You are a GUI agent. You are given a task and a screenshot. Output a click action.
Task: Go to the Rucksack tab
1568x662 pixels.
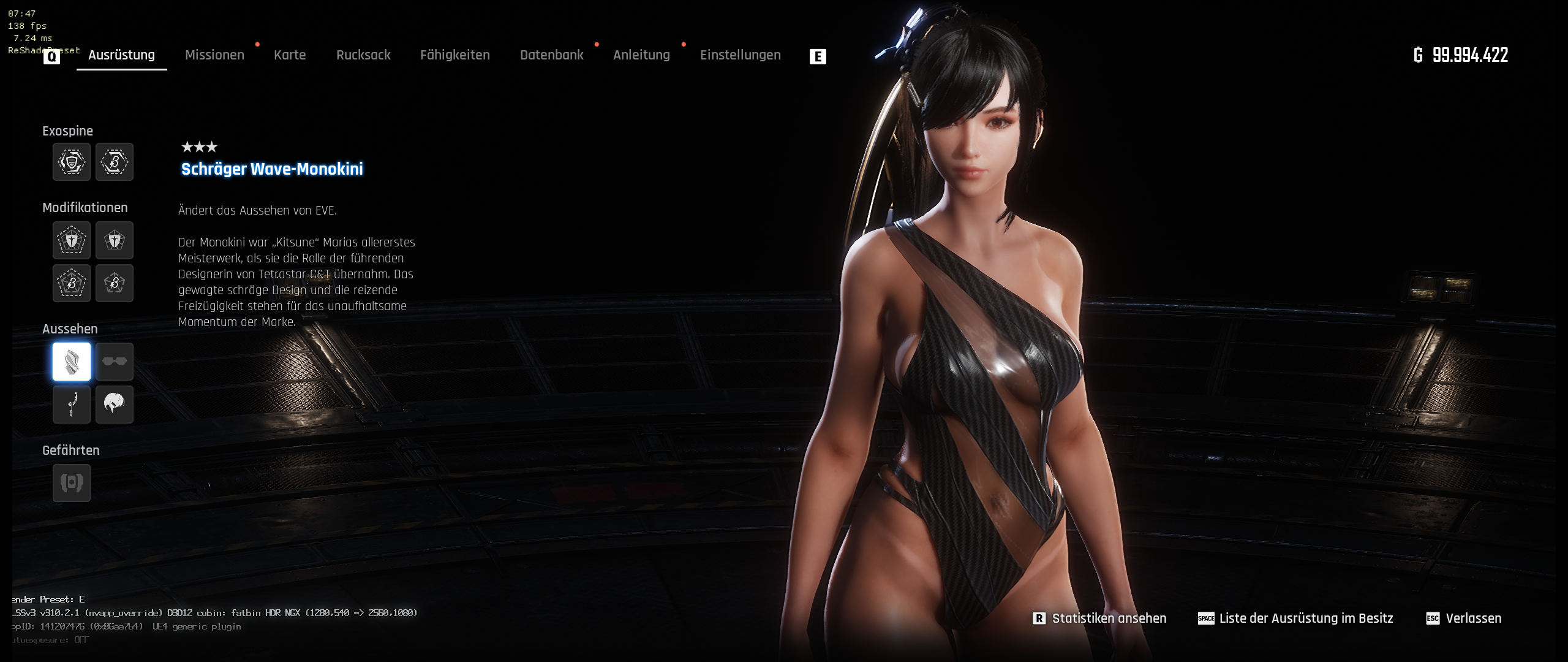click(x=363, y=55)
